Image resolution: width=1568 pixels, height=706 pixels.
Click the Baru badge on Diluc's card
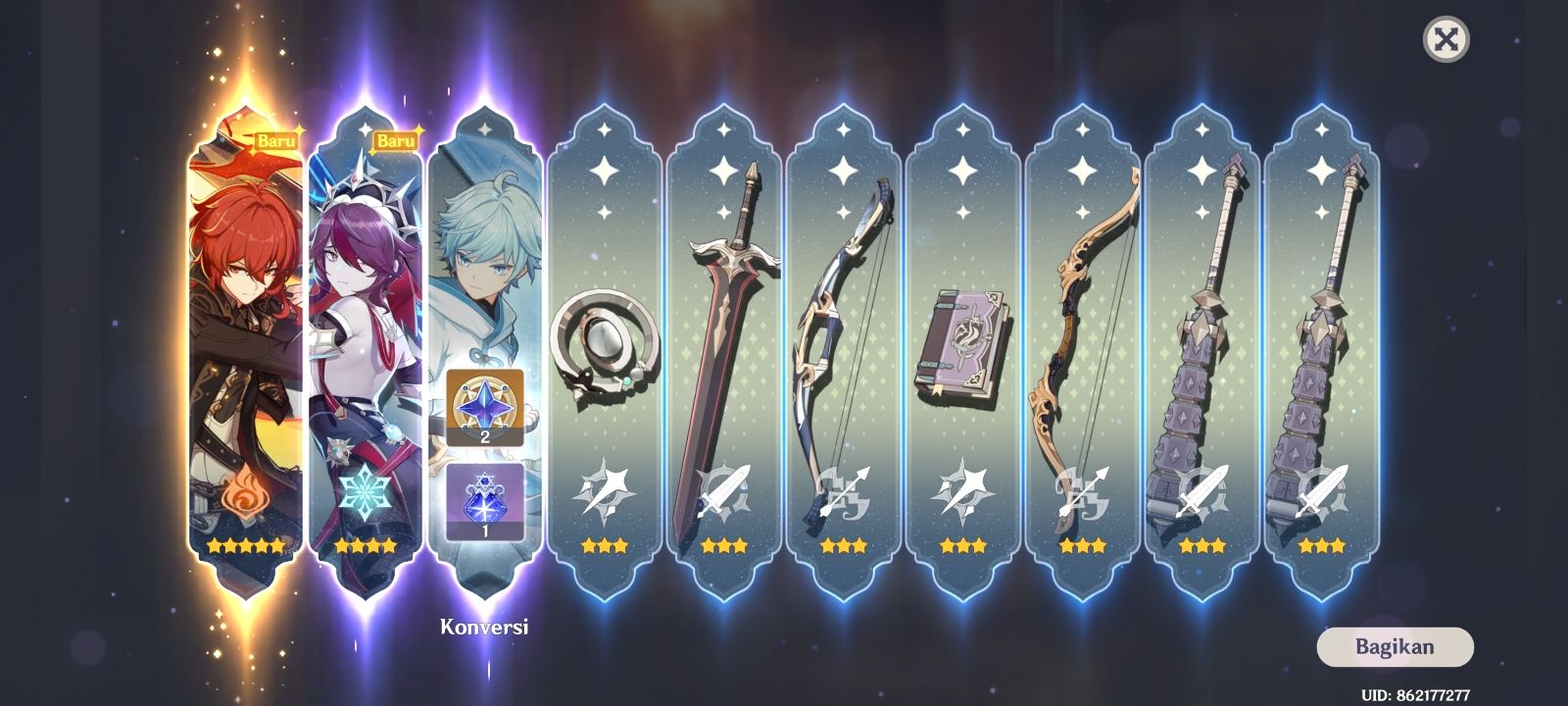click(x=277, y=140)
